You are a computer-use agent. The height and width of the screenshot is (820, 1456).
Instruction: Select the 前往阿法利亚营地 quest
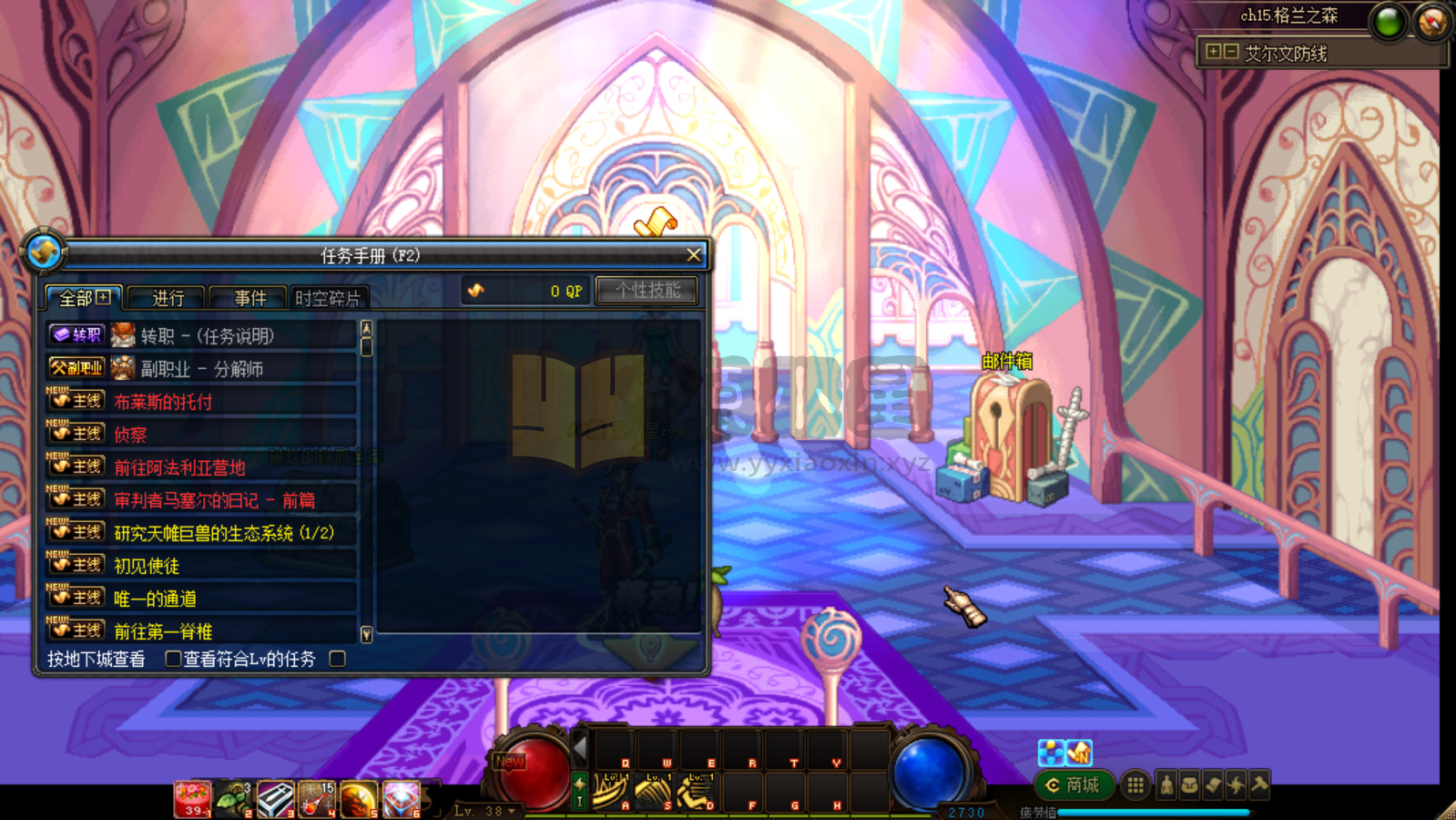click(x=202, y=467)
